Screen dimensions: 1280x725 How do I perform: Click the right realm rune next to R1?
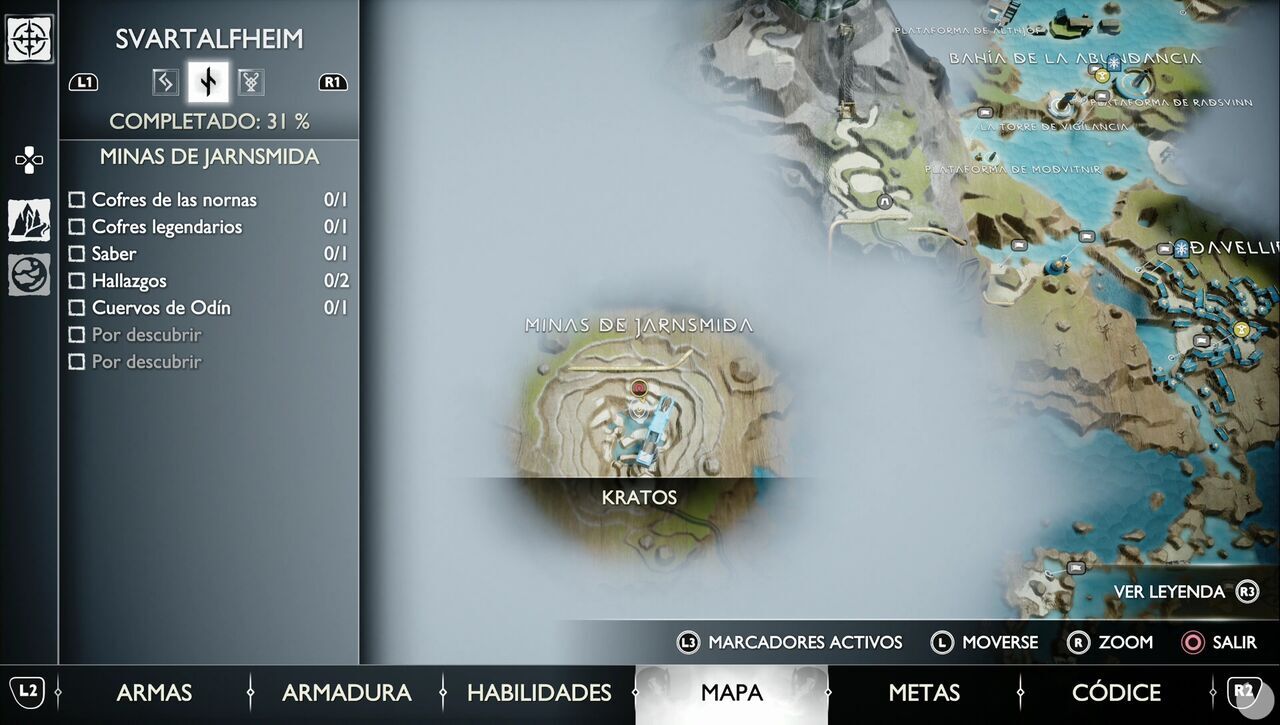tap(251, 82)
